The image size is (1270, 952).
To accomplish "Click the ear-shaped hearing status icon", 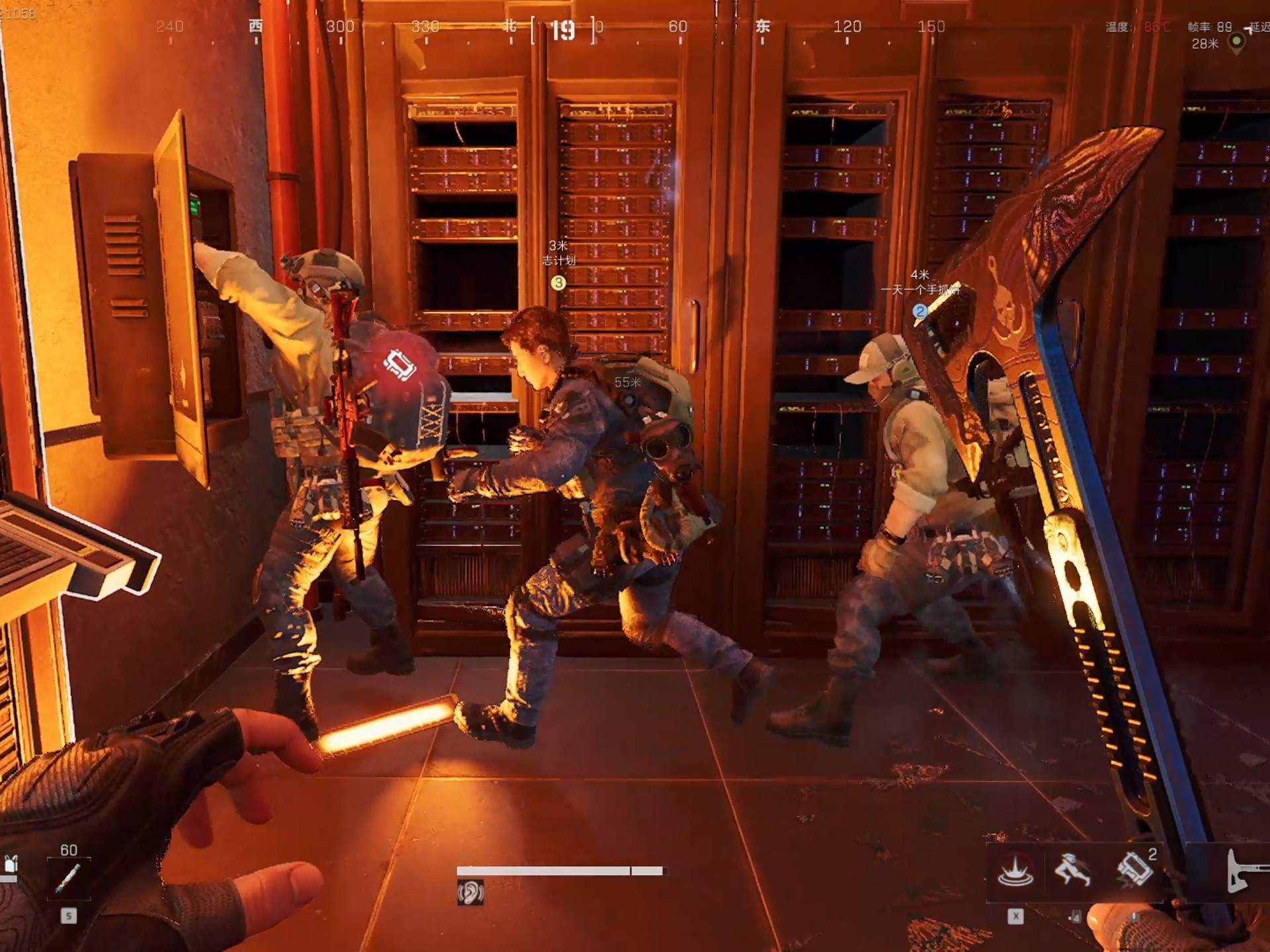I will [470, 893].
